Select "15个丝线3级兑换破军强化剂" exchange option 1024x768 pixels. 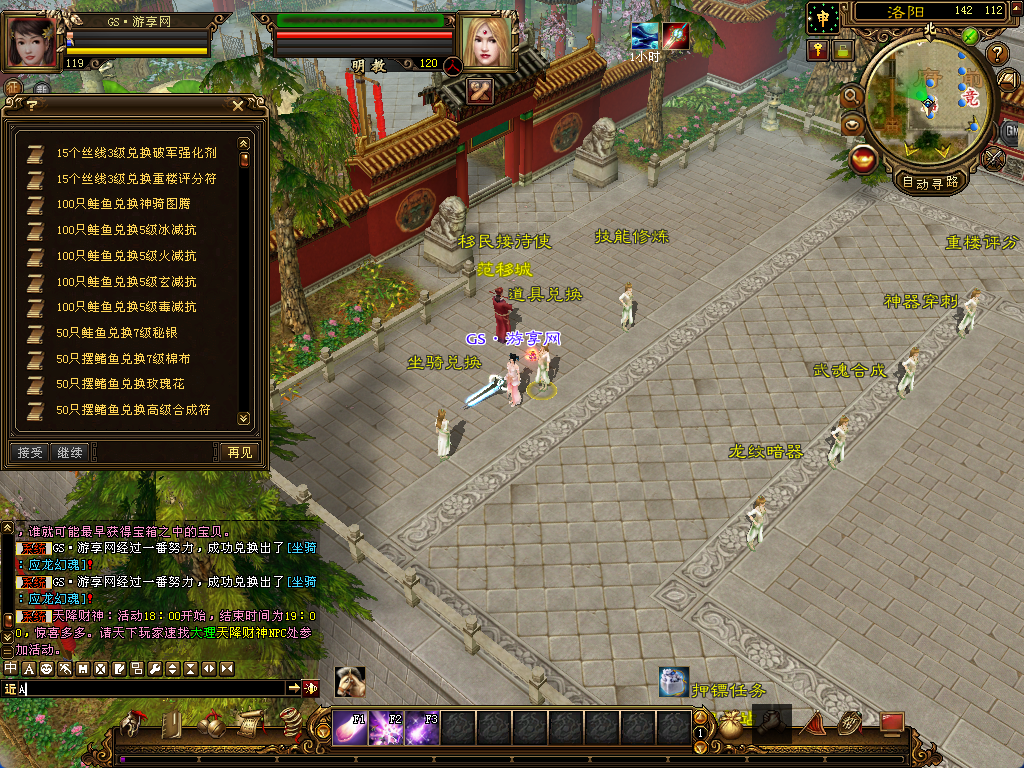click(136, 153)
